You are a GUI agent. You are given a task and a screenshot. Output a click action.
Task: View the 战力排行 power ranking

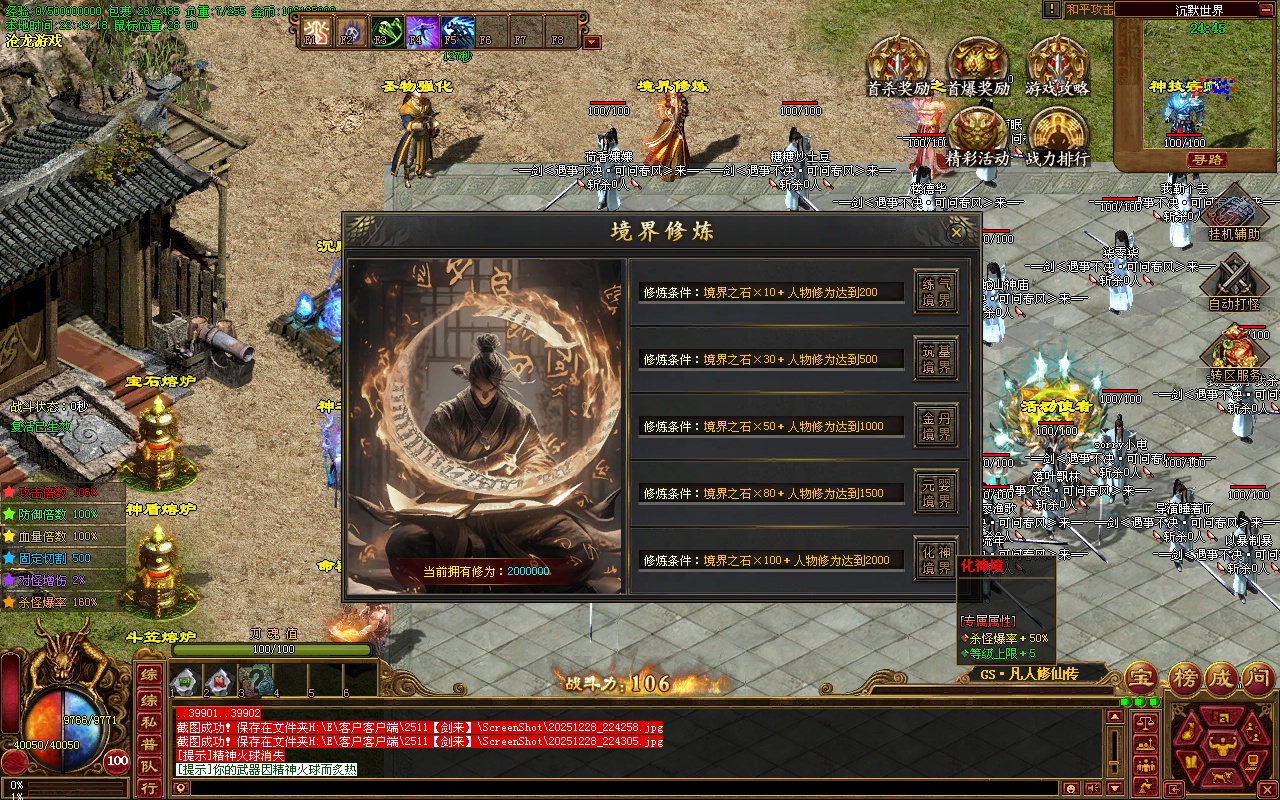click(x=1057, y=136)
